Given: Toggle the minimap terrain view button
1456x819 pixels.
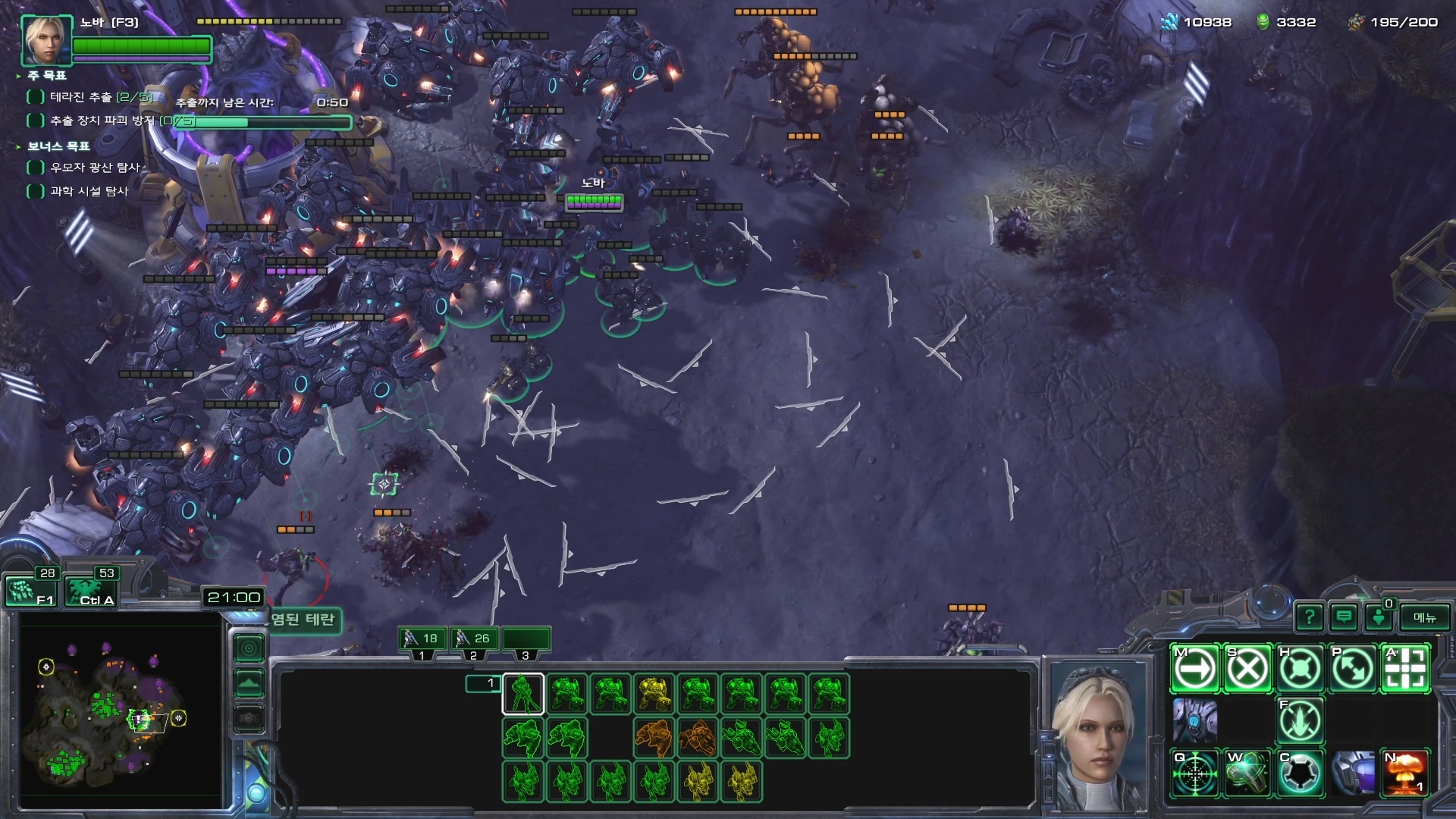Looking at the screenshot, I should (249, 683).
